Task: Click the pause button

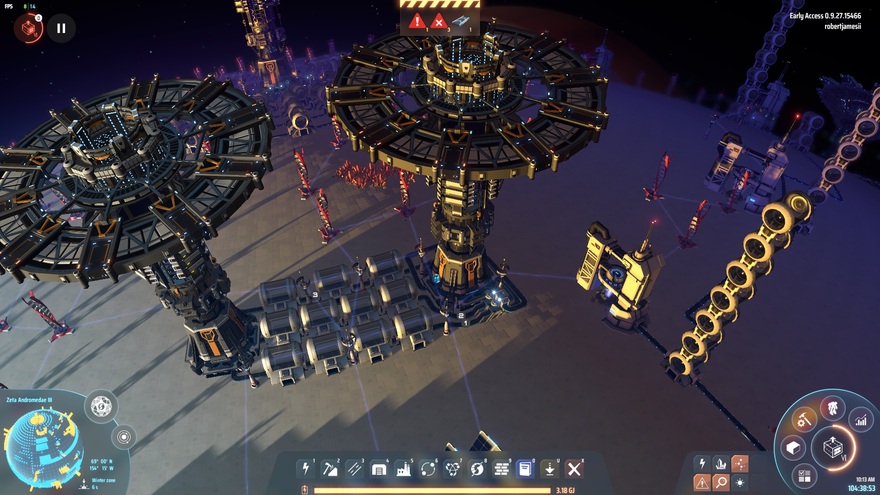Action: pos(61,28)
